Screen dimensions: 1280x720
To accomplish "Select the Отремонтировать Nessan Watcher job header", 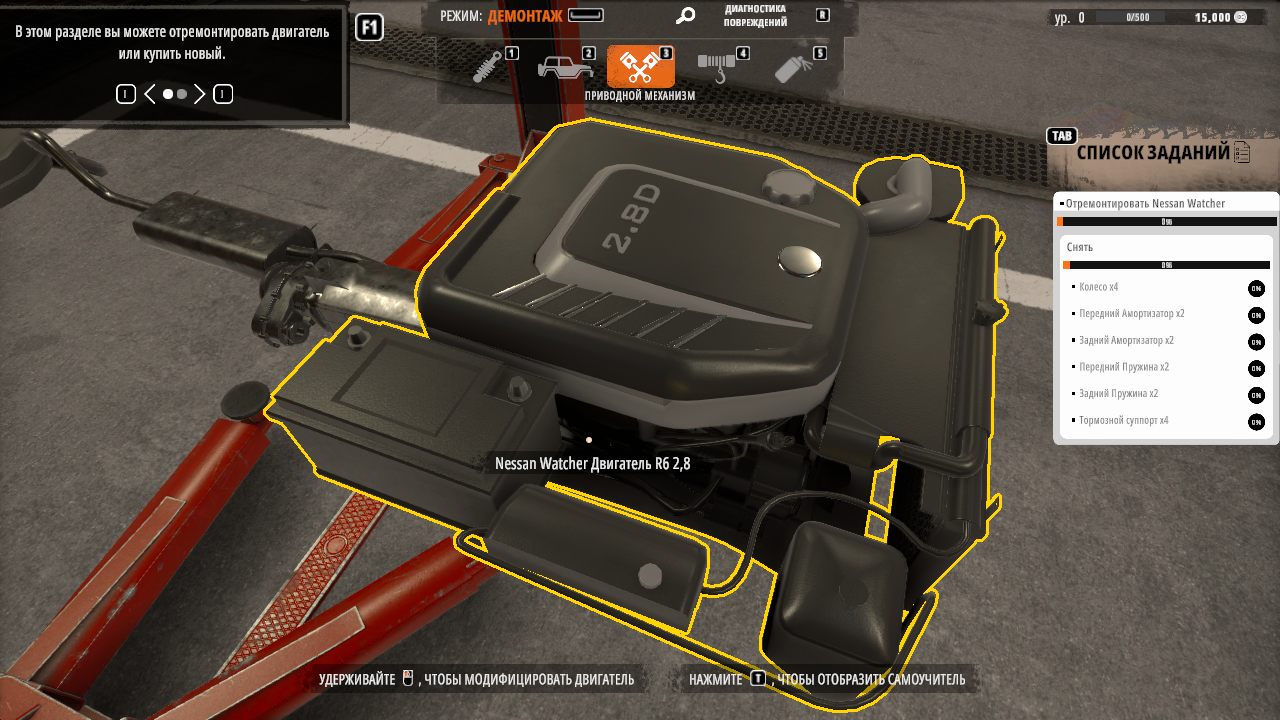I will (1145, 204).
